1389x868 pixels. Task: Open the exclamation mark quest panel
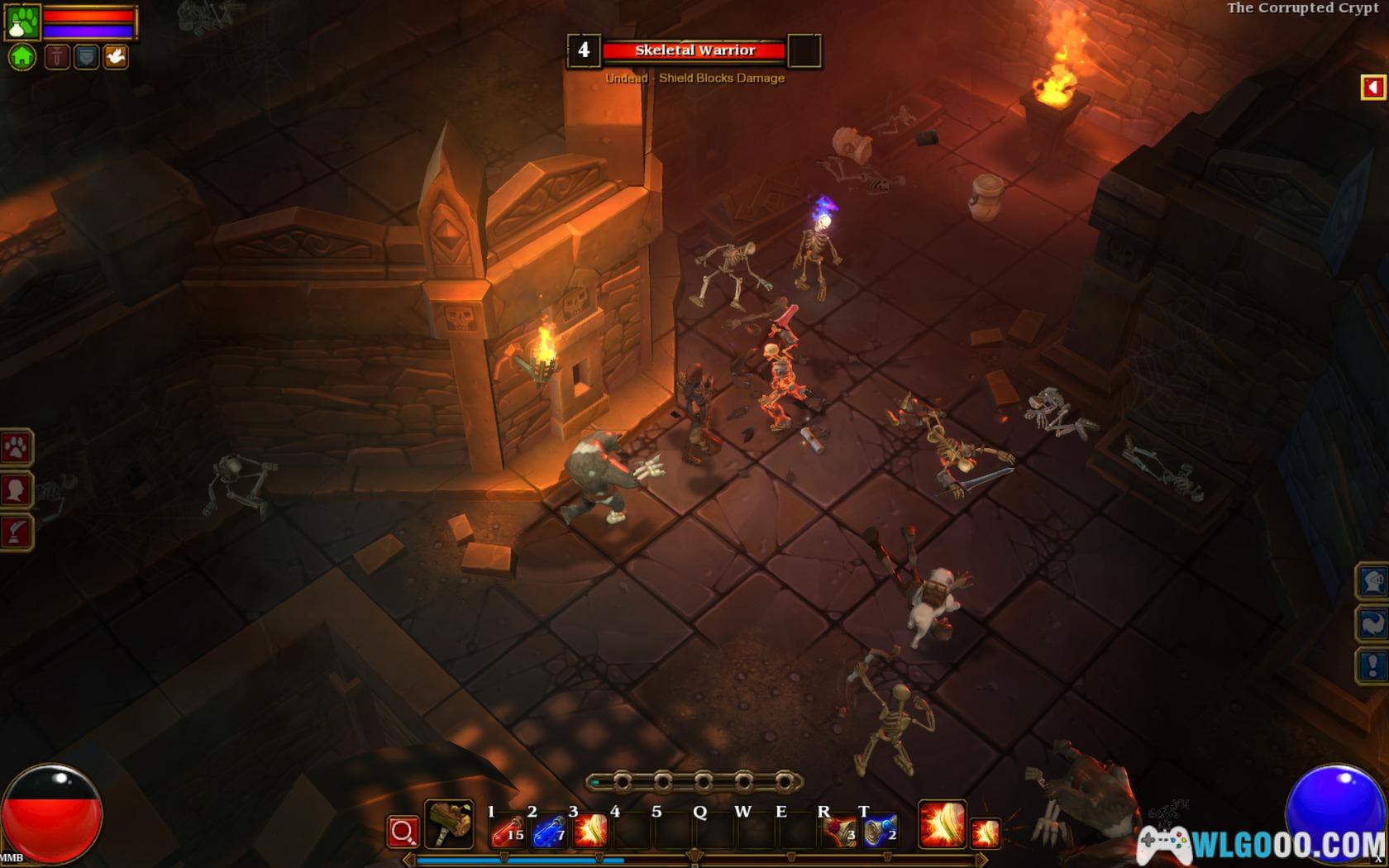click(x=1372, y=665)
